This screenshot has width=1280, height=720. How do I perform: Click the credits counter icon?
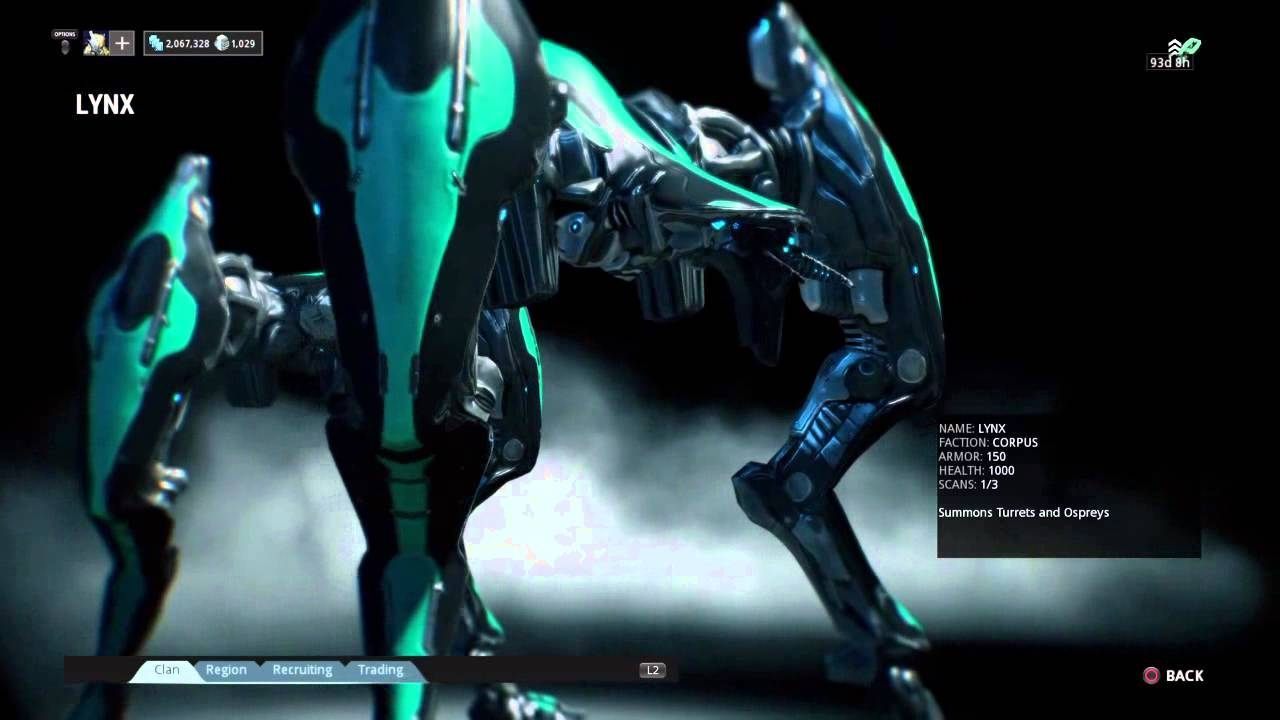(x=157, y=43)
